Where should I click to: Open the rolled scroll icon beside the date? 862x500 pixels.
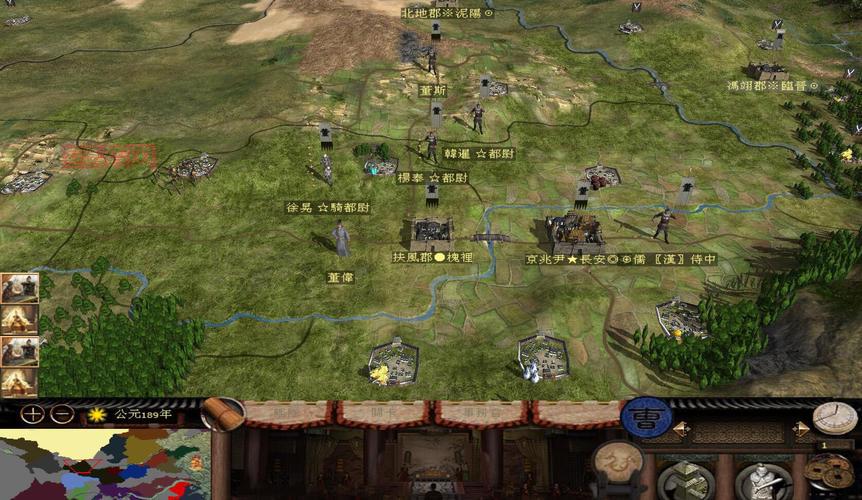click(x=223, y=413)
